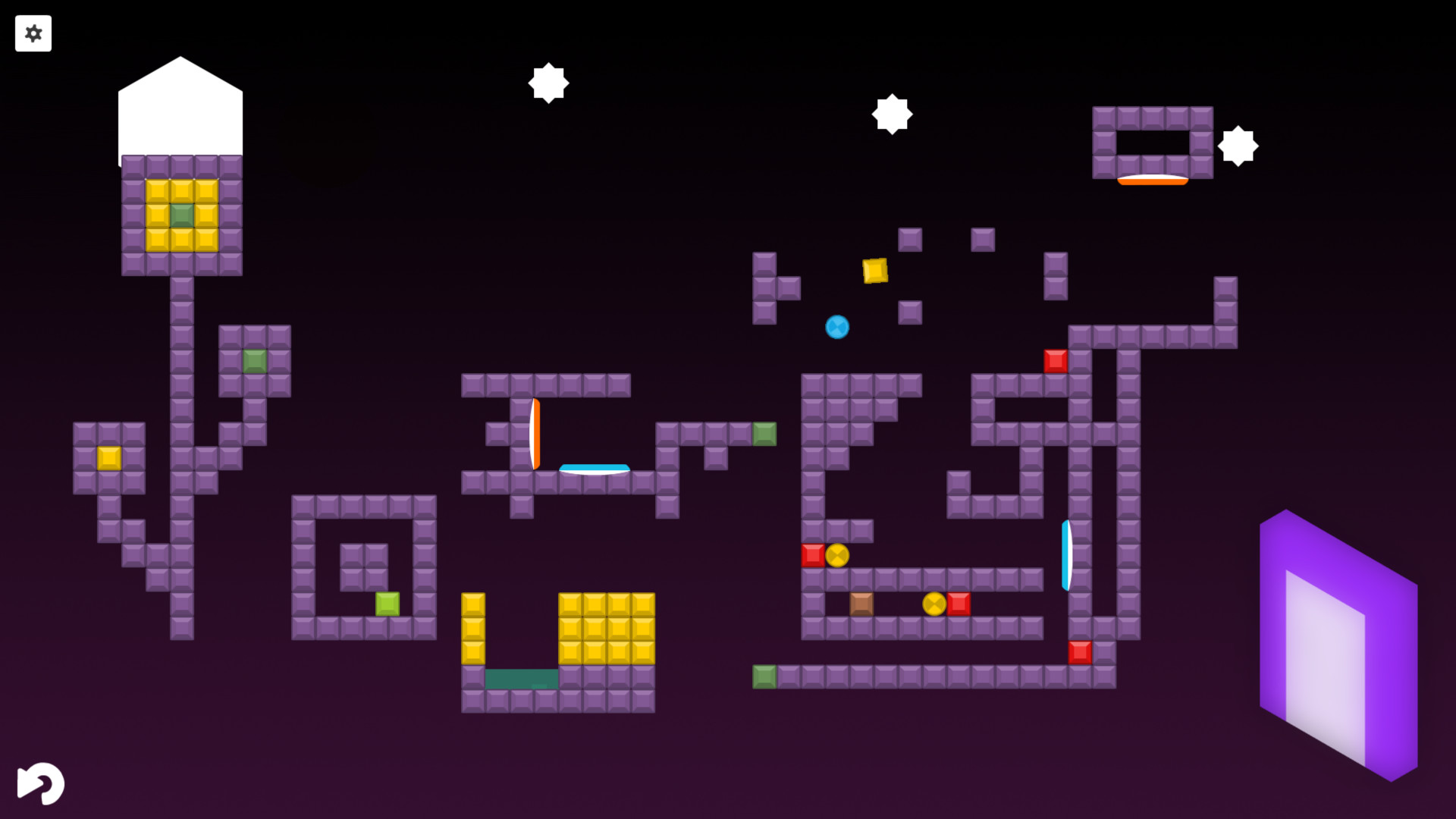Viewport: 1456px width, 819px height.
Task: Click the star next to the top-right structure
Action: pyautogui.click(x=1237, y=145)
